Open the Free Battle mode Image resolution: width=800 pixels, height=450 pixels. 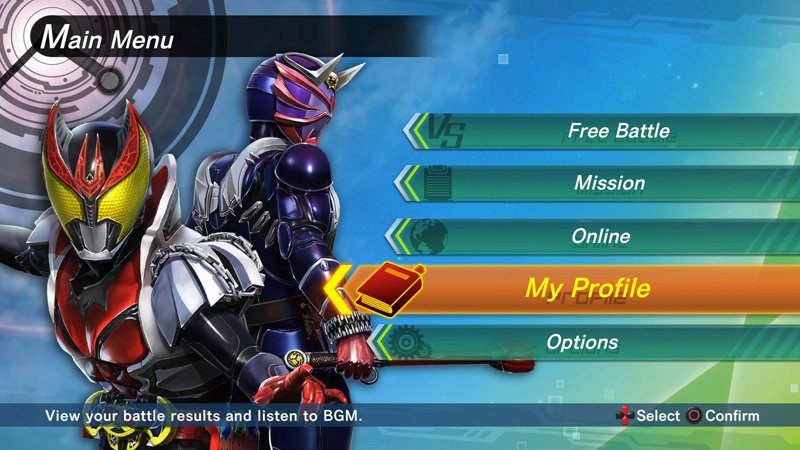click(x=618, y=131)
